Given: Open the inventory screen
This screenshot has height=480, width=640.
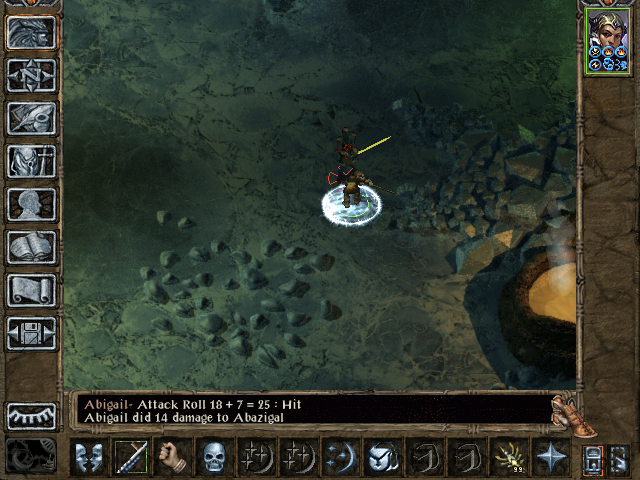Looking at the screenshot, I should pyautogui.click(x=31, y=160).
